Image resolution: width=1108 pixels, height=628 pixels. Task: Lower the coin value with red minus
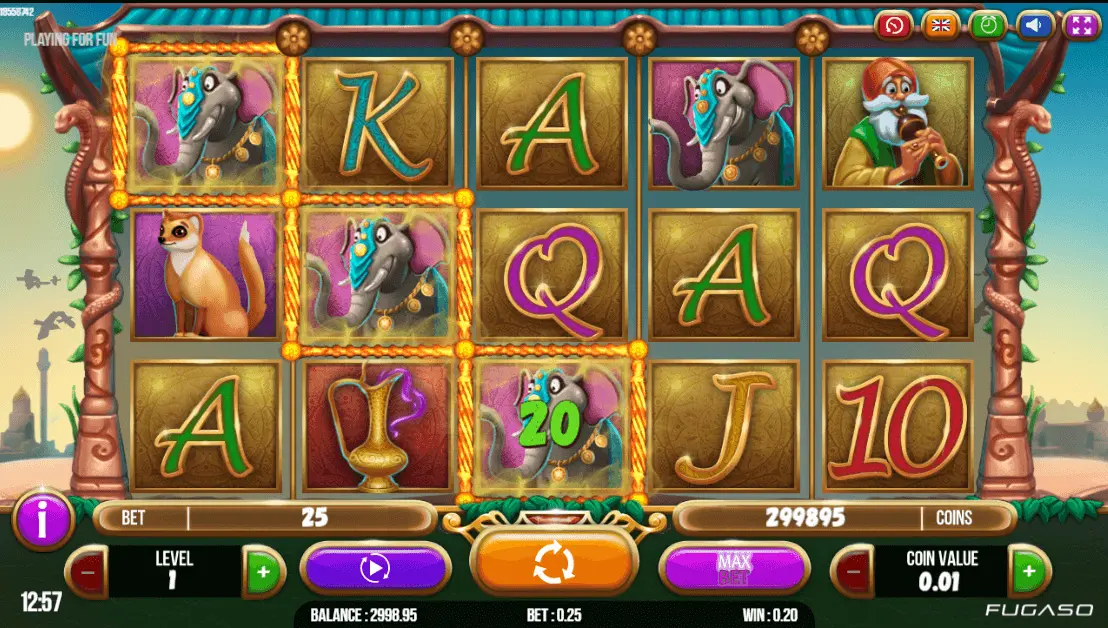[x=852, y=573]
